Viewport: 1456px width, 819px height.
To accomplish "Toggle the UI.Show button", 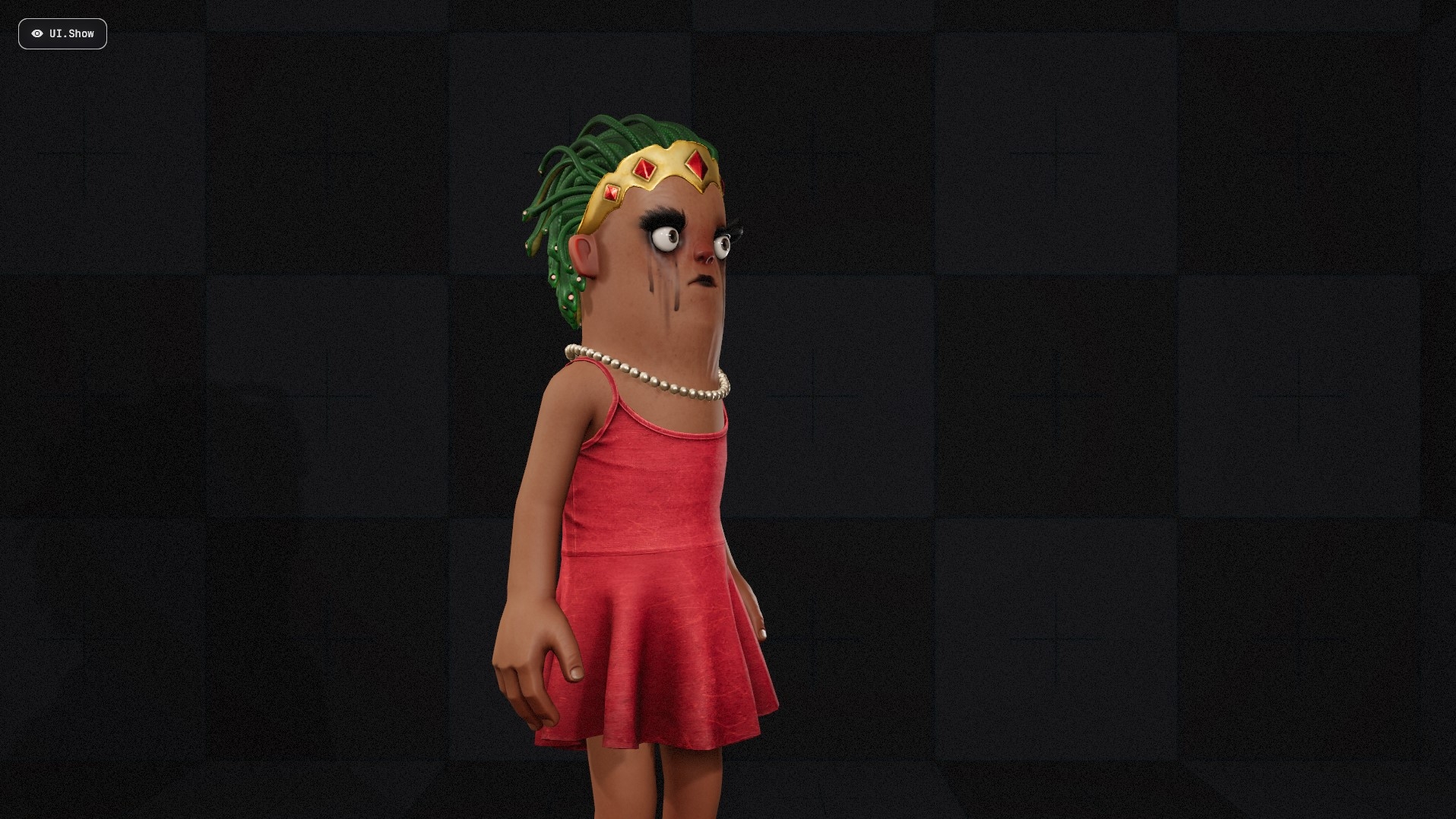I will (62, 33).
